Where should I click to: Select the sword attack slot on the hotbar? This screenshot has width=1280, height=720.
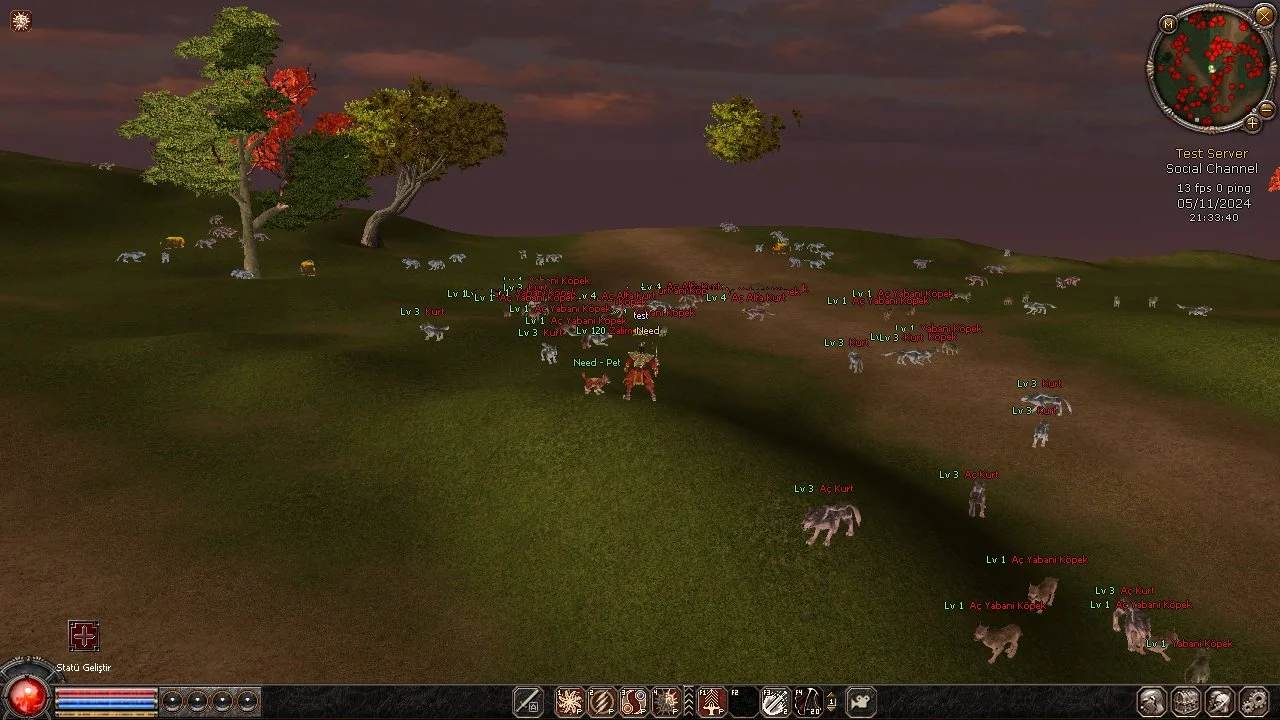(528, 701)
